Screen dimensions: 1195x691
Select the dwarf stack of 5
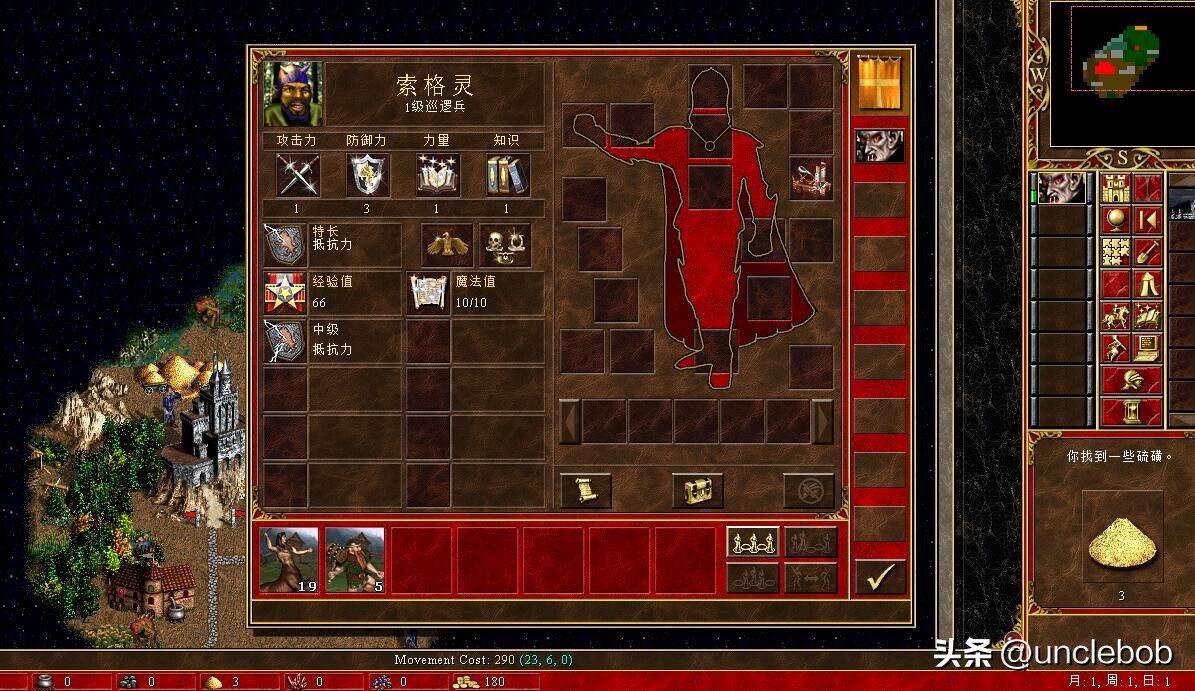pos(355,560)
